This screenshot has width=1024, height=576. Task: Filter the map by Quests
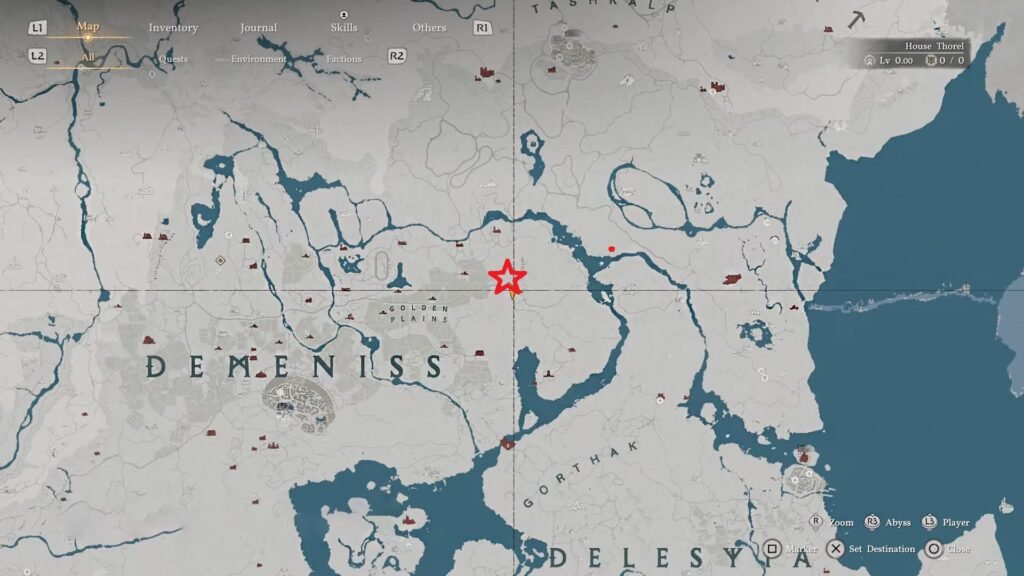173,58
